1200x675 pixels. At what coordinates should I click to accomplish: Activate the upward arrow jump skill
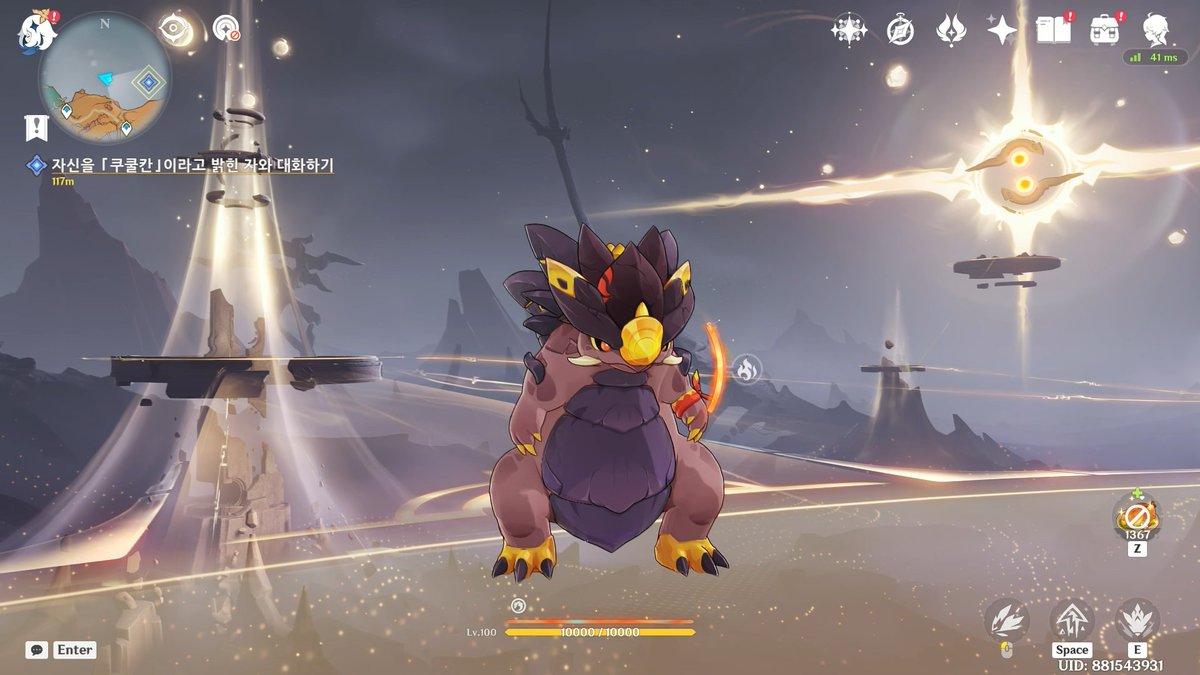point(1071,620)
